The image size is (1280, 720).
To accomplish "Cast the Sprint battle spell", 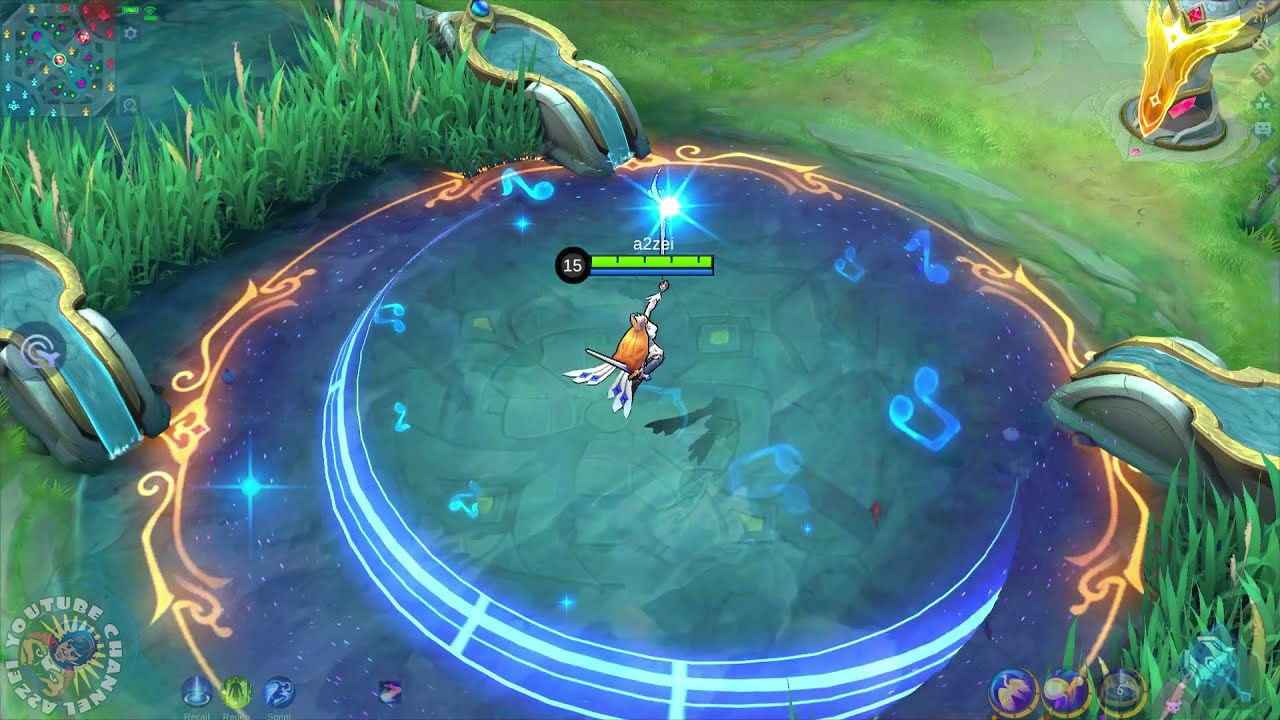I will [278, 691].
